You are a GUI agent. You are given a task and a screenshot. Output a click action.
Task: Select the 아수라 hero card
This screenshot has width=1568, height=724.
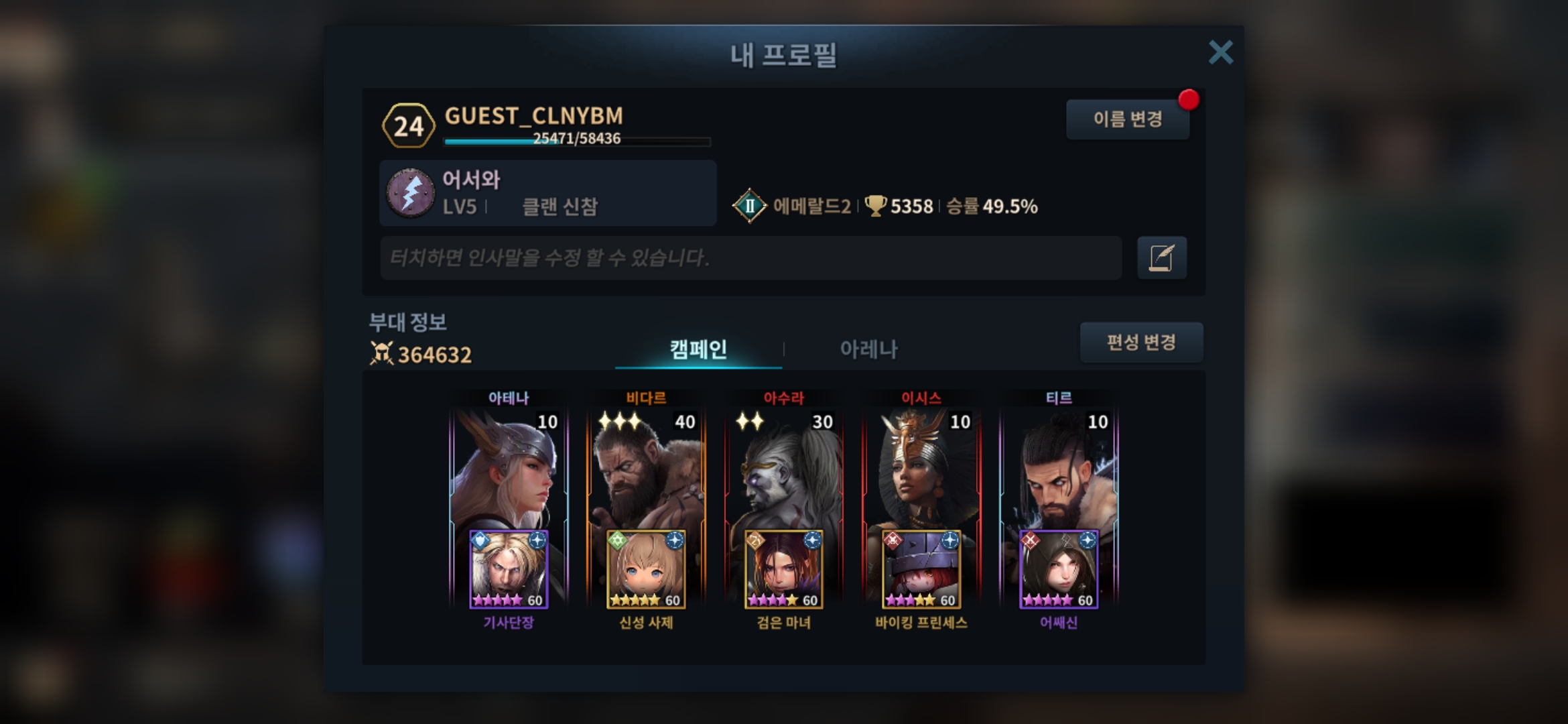tap(783, 469)
